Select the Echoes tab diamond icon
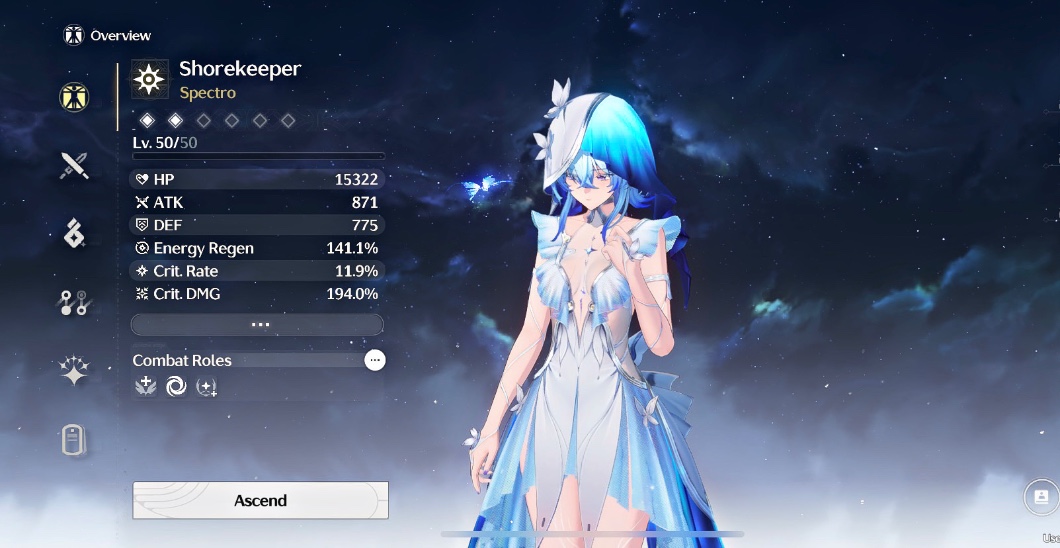The image size is (1060, 548). [x=74, y=234]
